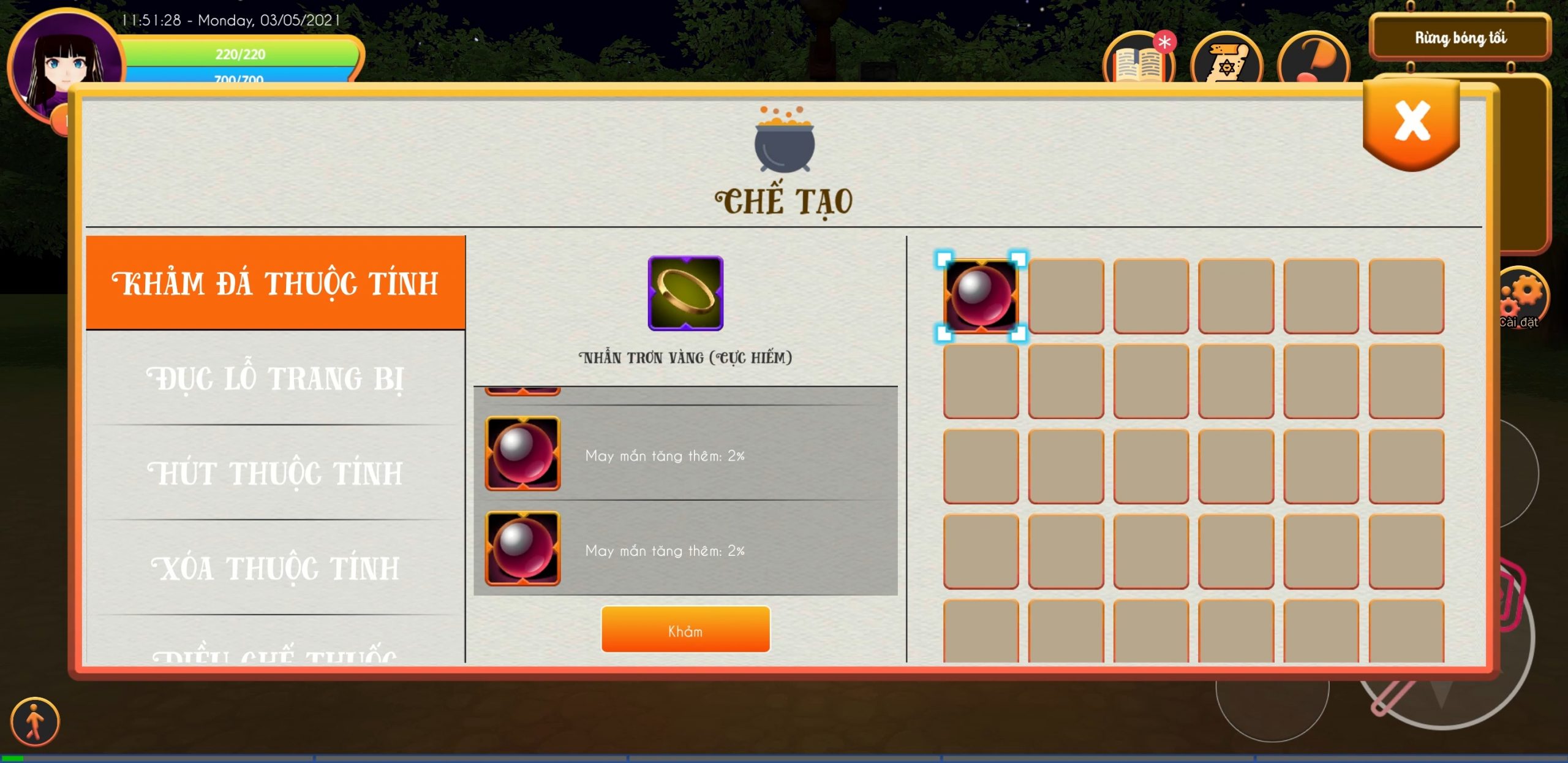Click the question mark help icon

[1314, 61]
